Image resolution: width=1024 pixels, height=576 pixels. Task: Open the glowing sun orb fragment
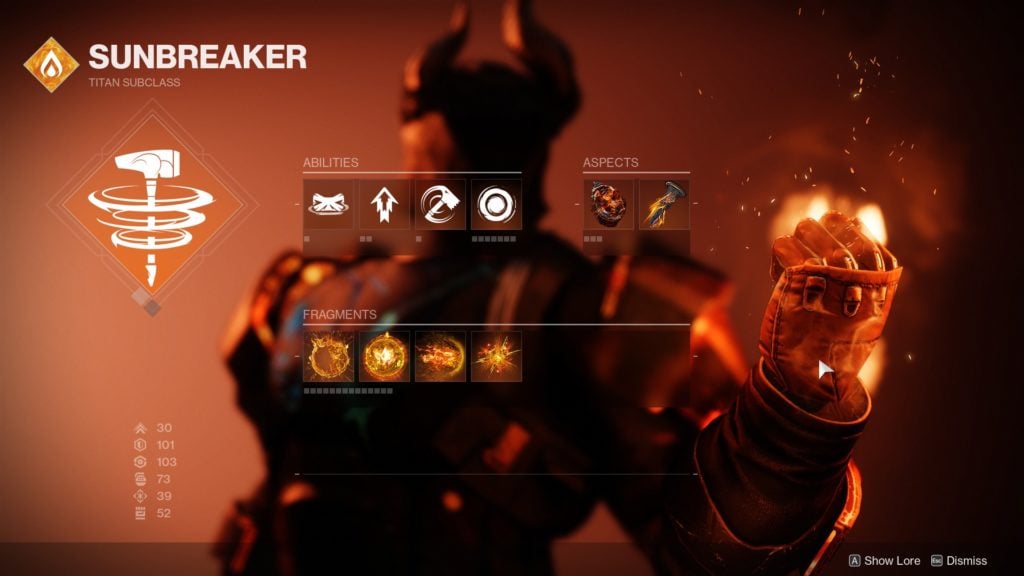pos(385,356)
